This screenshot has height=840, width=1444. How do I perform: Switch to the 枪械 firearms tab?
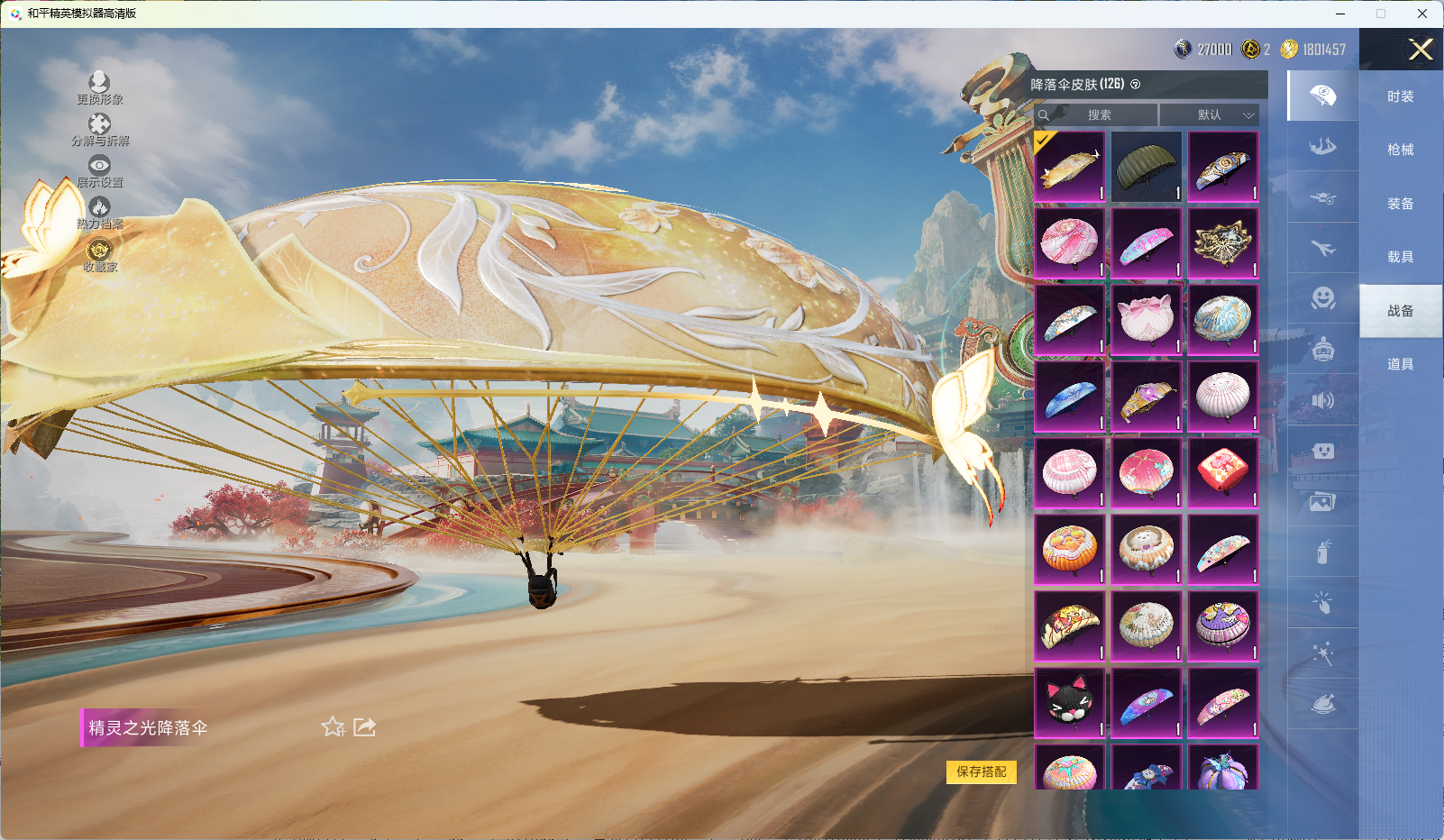[x=1400, y=150]
